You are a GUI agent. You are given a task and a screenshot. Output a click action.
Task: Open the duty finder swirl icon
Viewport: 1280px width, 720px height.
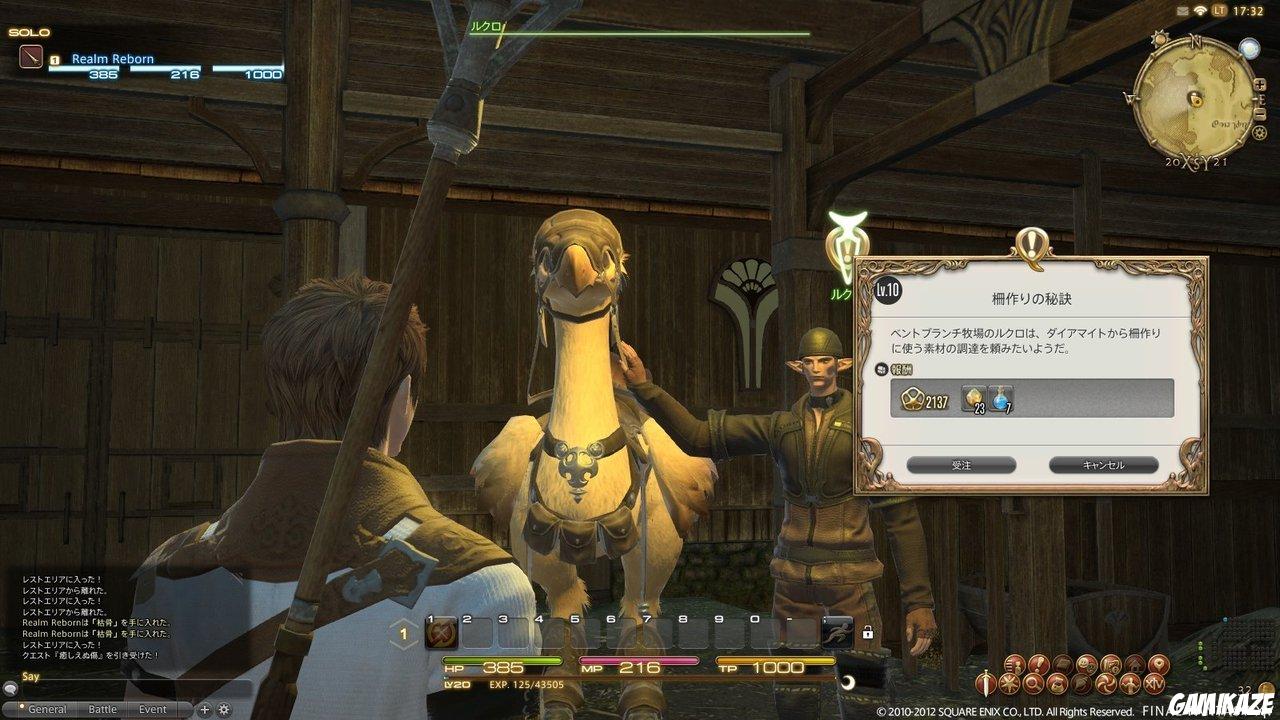[1105, 682]
